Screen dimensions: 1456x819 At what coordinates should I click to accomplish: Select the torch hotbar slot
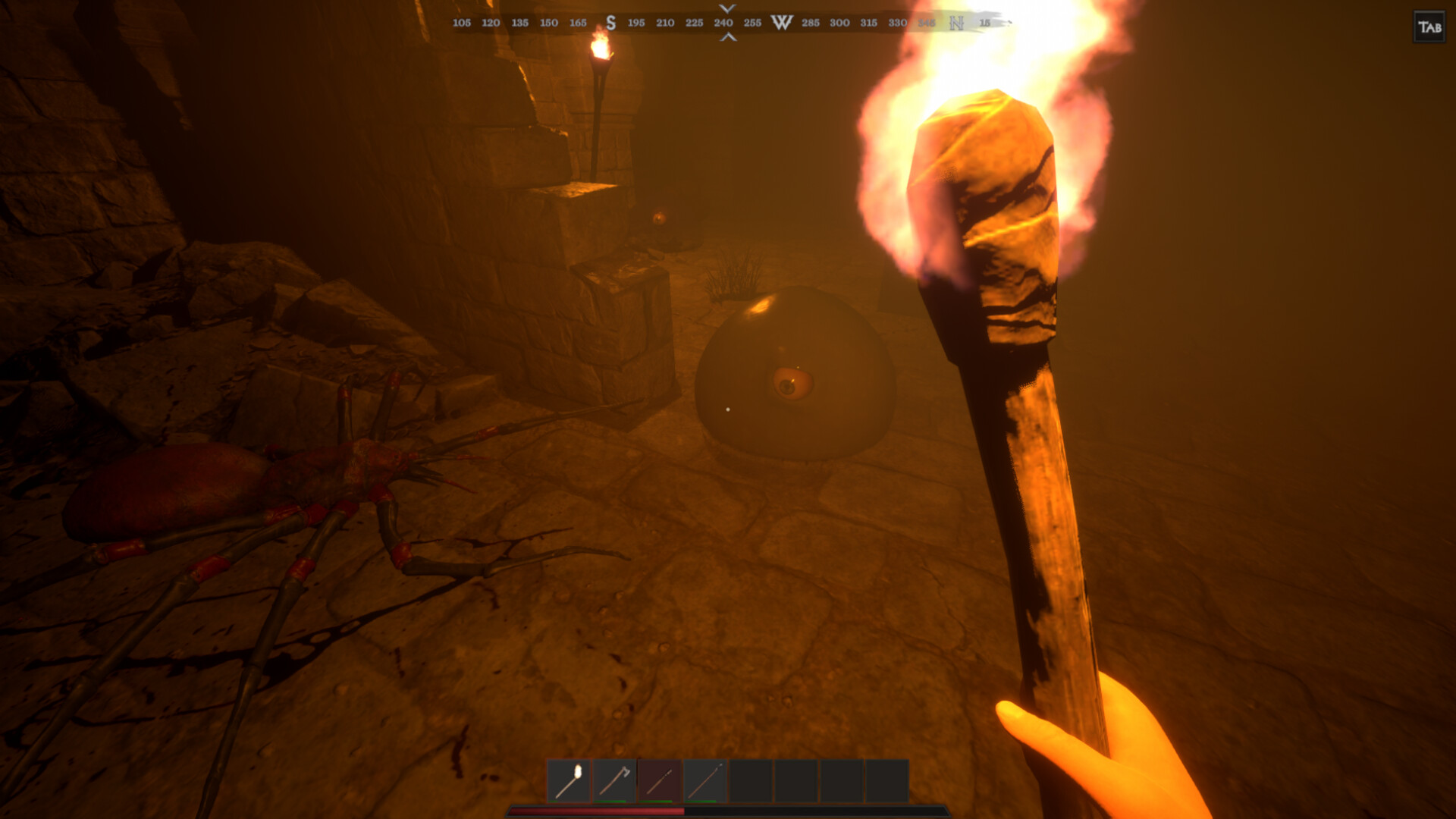(569, 781)
